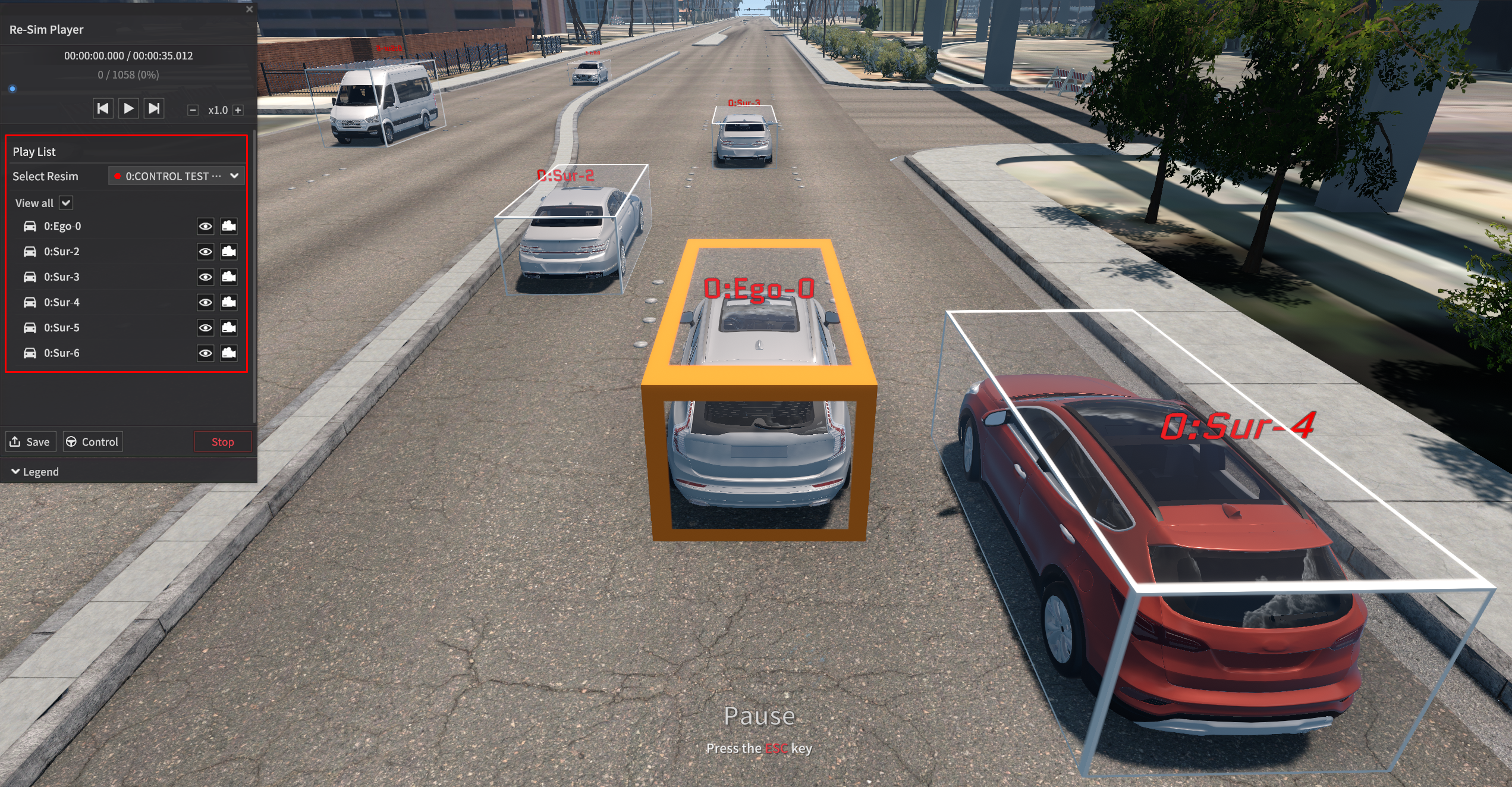
Task: Toggle the View all checkbox
Action: pos(66,203)
